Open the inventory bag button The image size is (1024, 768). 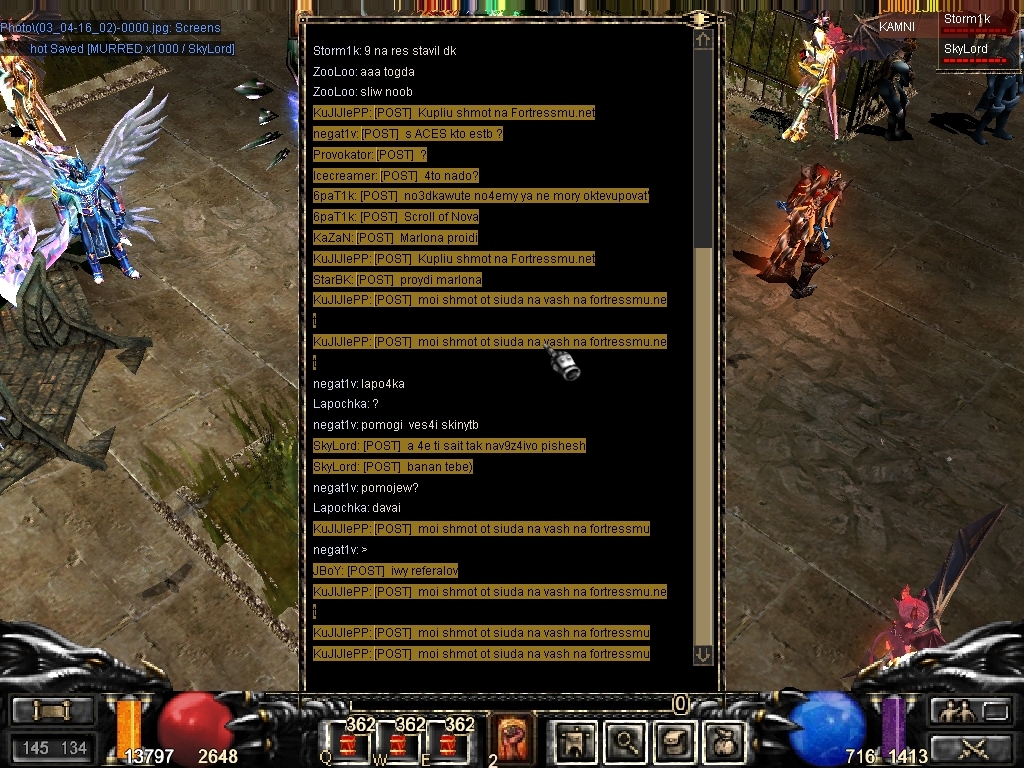[x=725, y=741]
